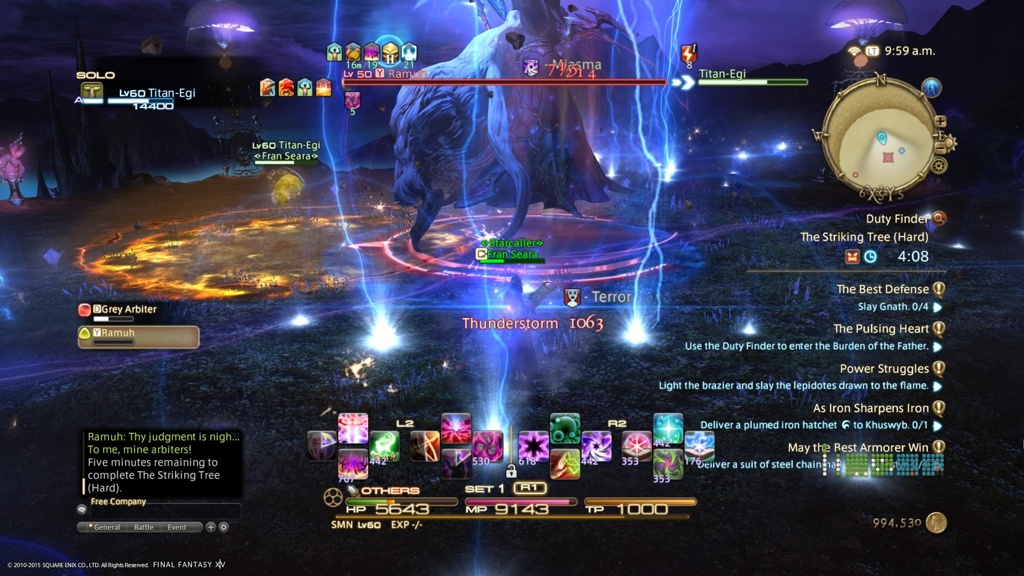This screenshot has width=1024, height=576.
Task: Open the Duty Finder magnifier icon
Action: coord(938,218)
